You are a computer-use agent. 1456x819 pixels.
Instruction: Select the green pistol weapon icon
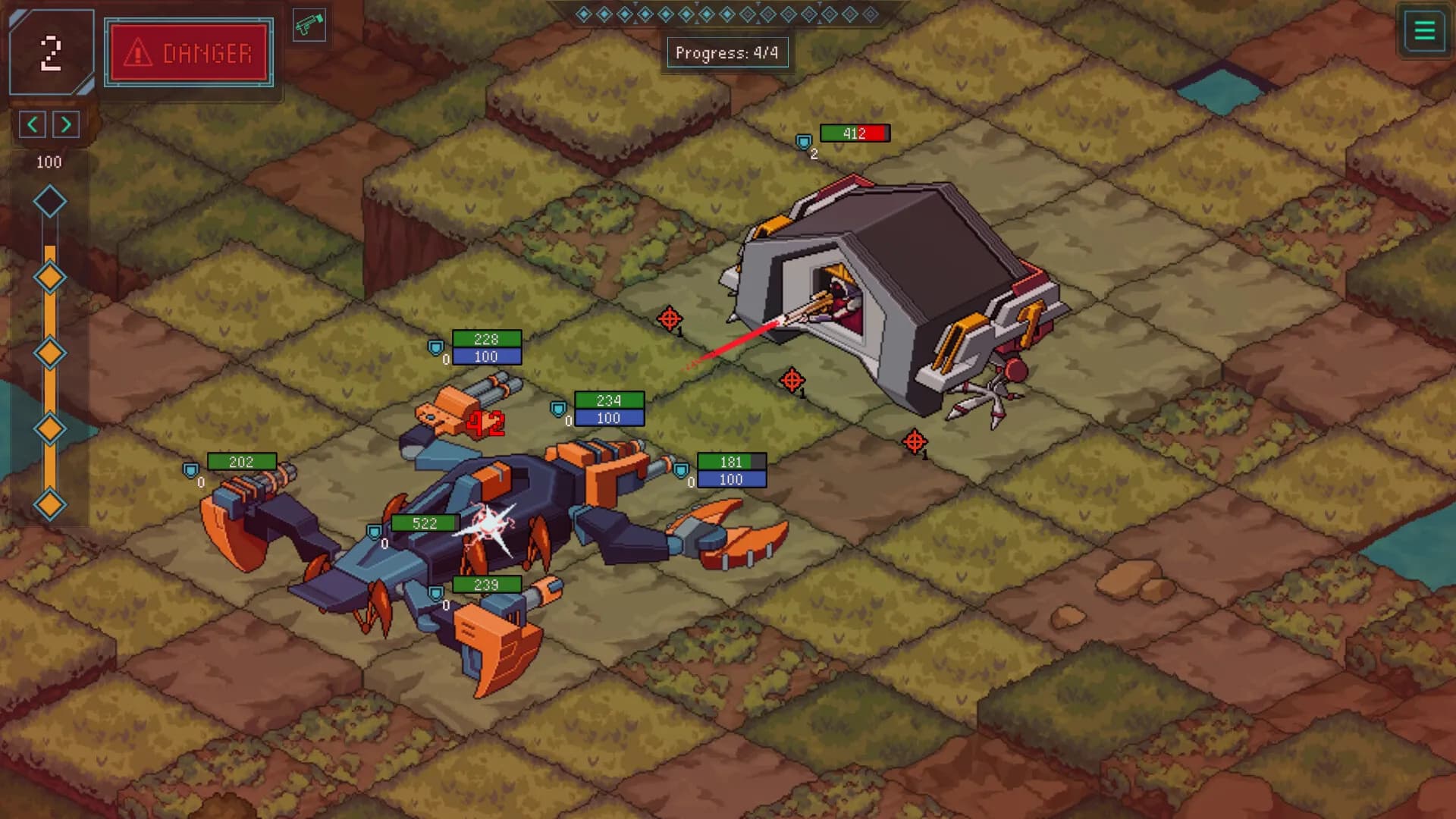pos(309,25)
